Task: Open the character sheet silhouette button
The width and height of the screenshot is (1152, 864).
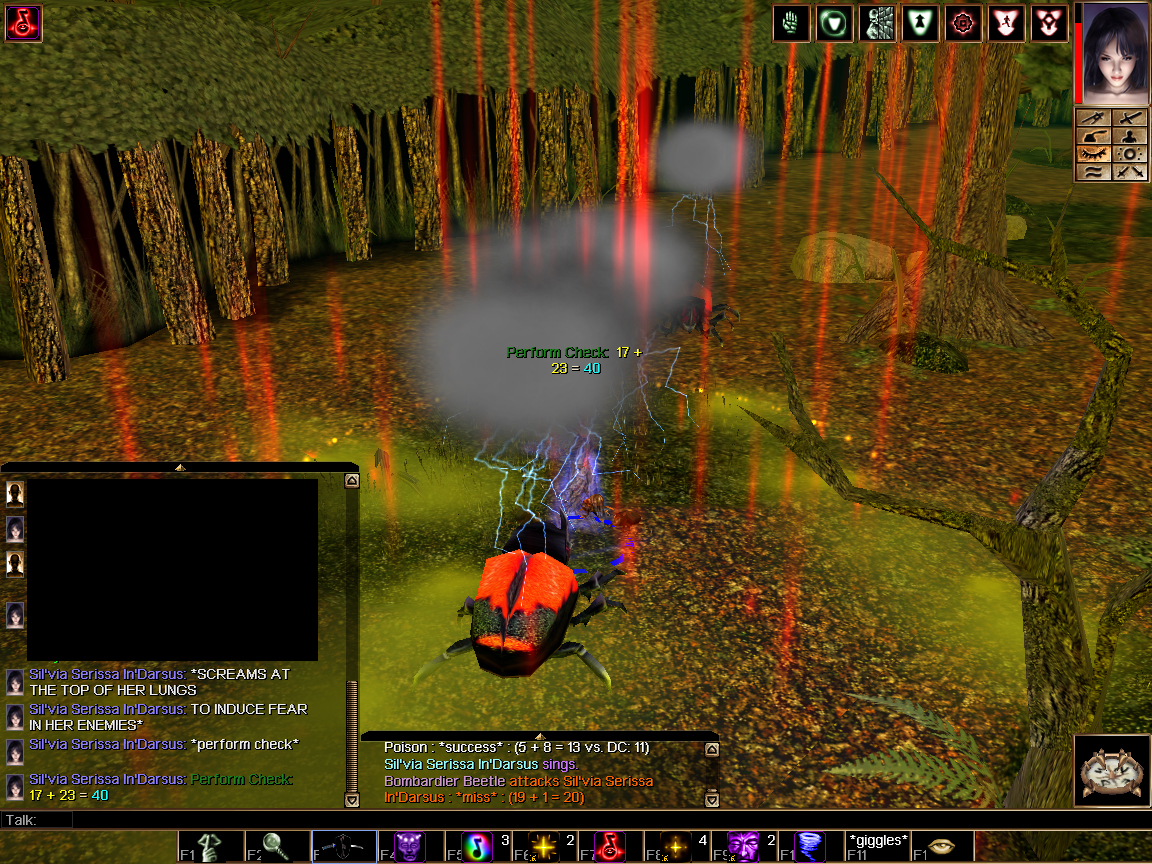Action: 1129,137
